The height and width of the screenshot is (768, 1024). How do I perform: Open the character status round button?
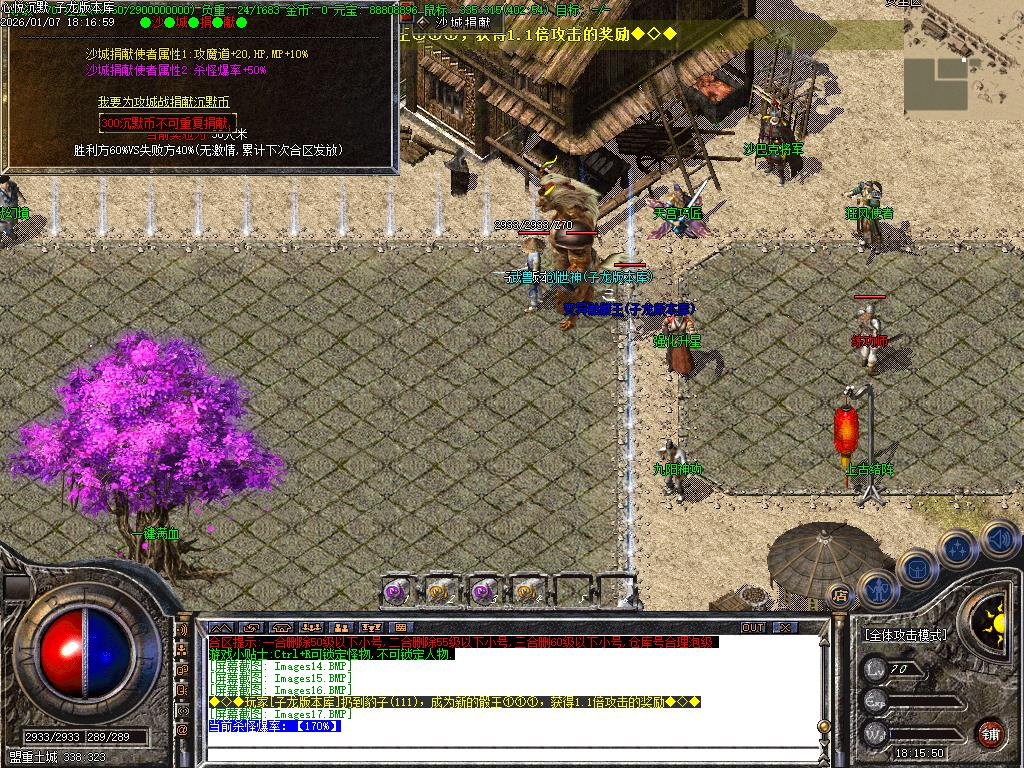tap(877, 589)
